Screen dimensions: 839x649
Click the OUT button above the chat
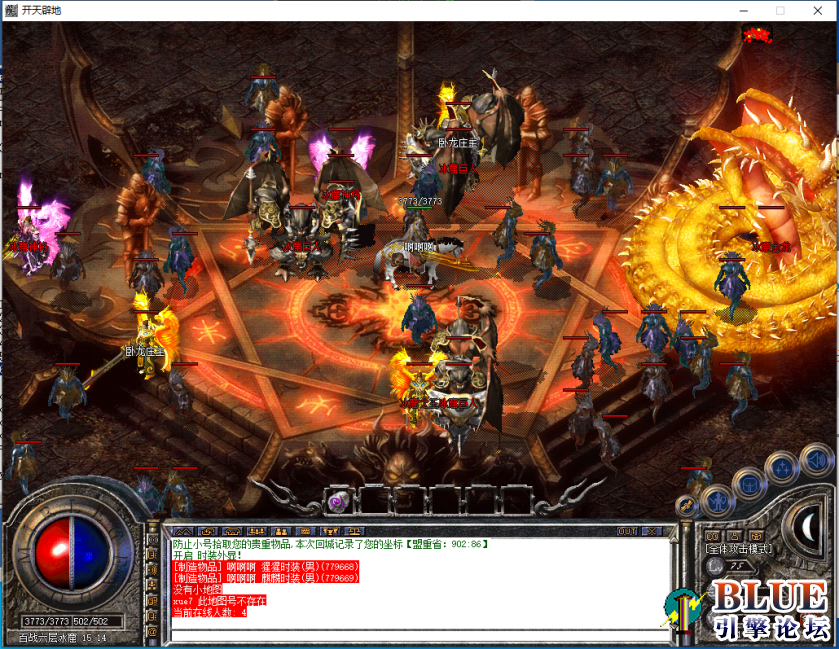pyautogui.click(x=627, y=531)
